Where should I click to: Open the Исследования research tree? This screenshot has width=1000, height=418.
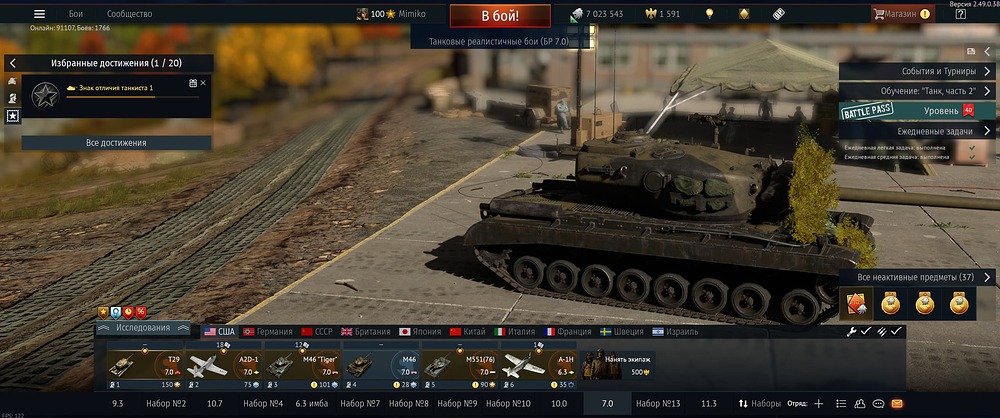coord(143,328)
